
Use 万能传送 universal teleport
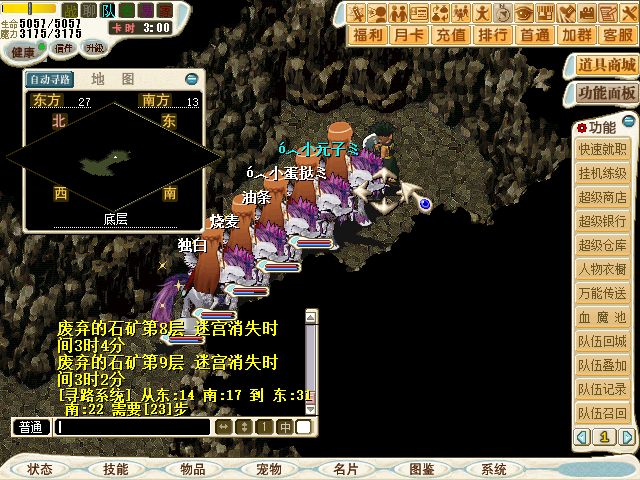603,293
